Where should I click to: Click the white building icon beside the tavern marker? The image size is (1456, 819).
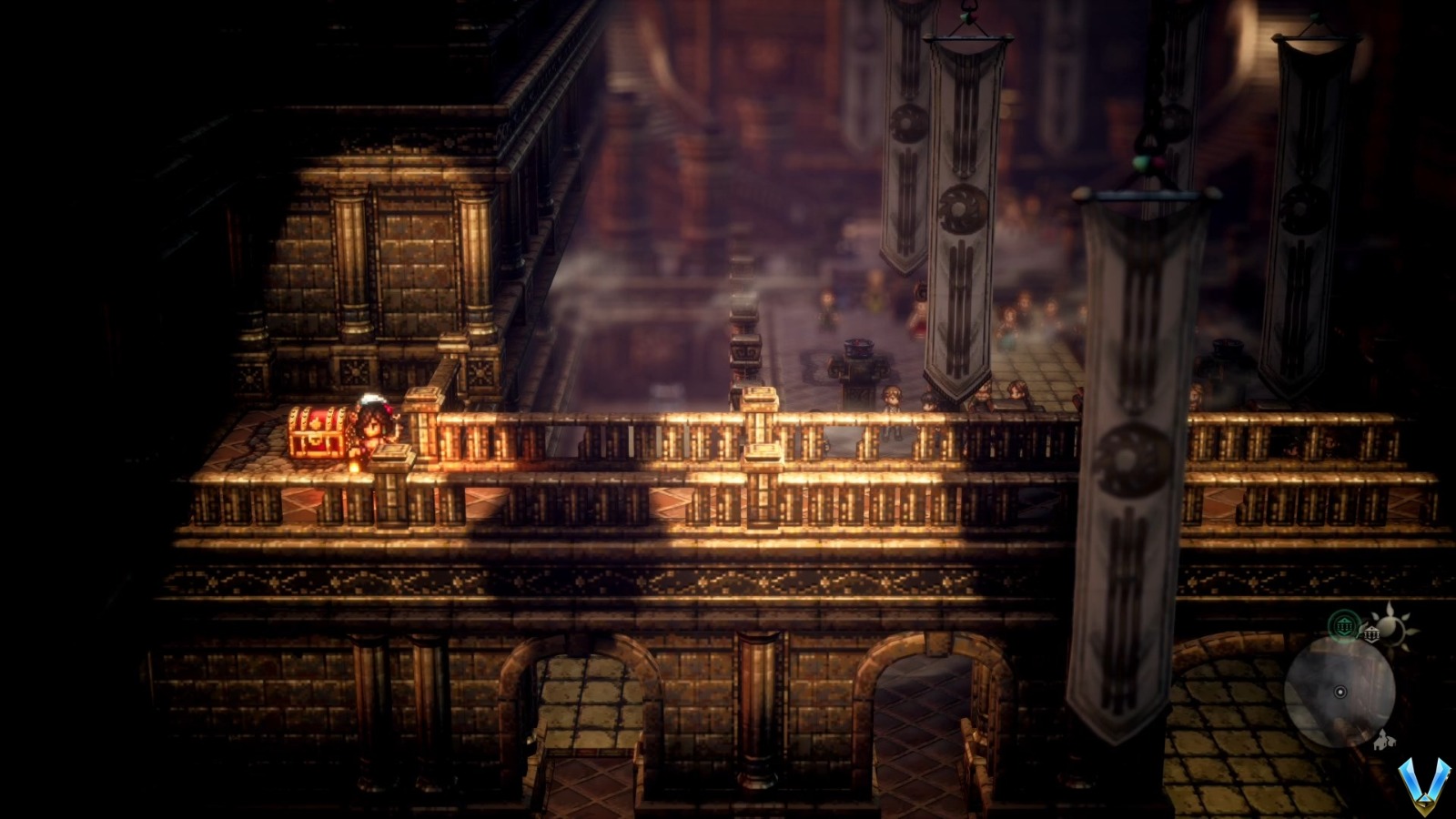[x=1371, y=634]
